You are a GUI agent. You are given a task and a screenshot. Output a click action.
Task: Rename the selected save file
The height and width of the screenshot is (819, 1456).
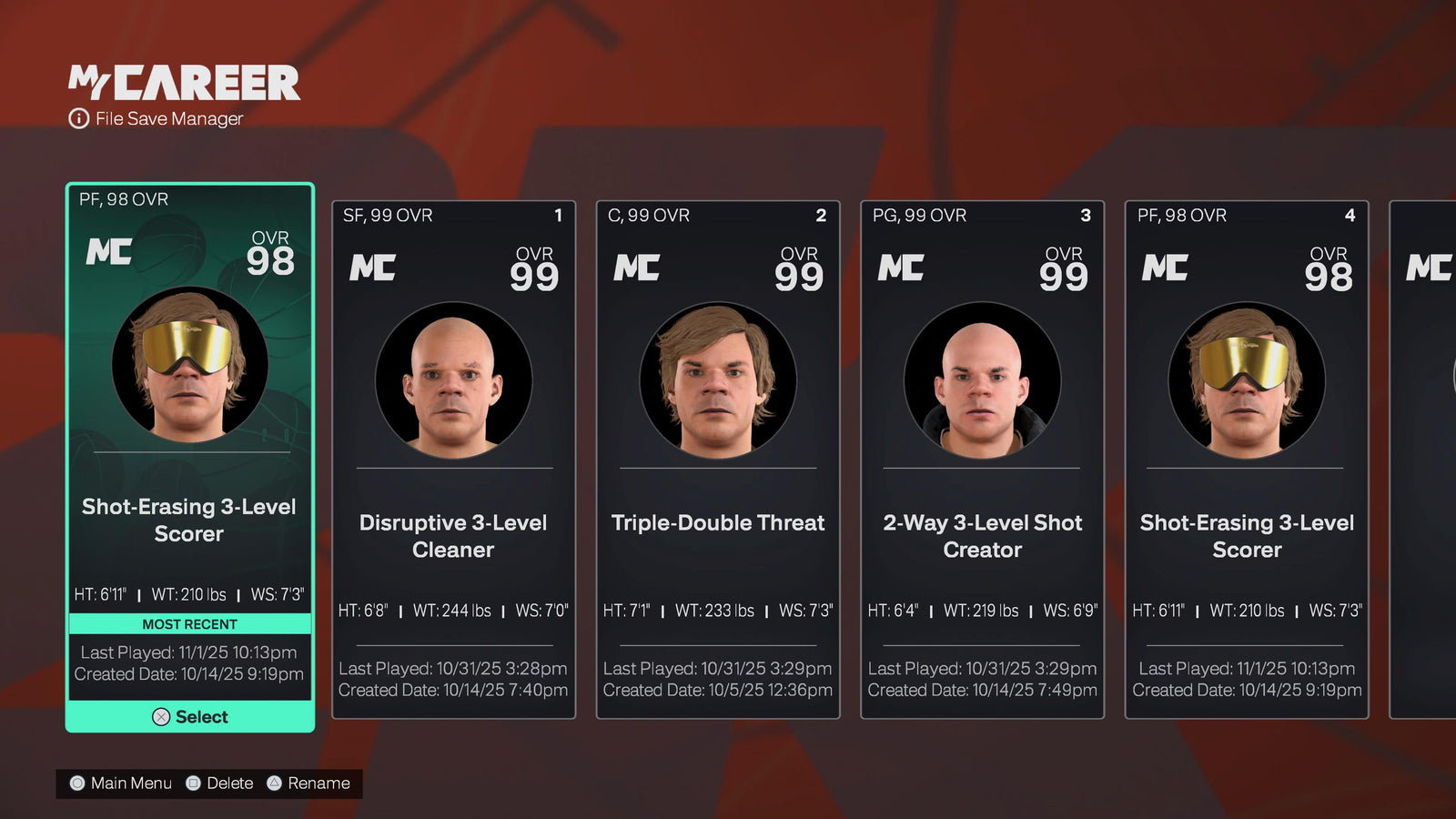coord(308,784)
